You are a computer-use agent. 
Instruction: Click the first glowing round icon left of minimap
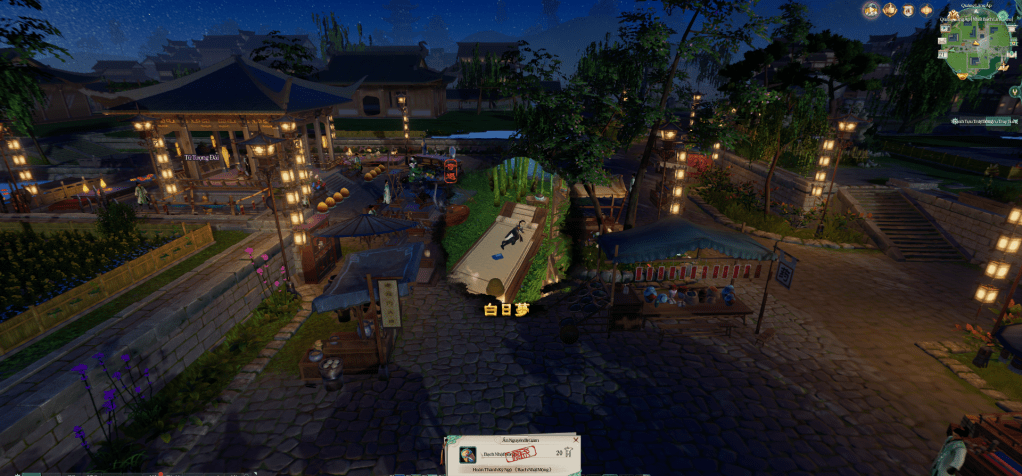pyautogui.click(x=869, y=10)
